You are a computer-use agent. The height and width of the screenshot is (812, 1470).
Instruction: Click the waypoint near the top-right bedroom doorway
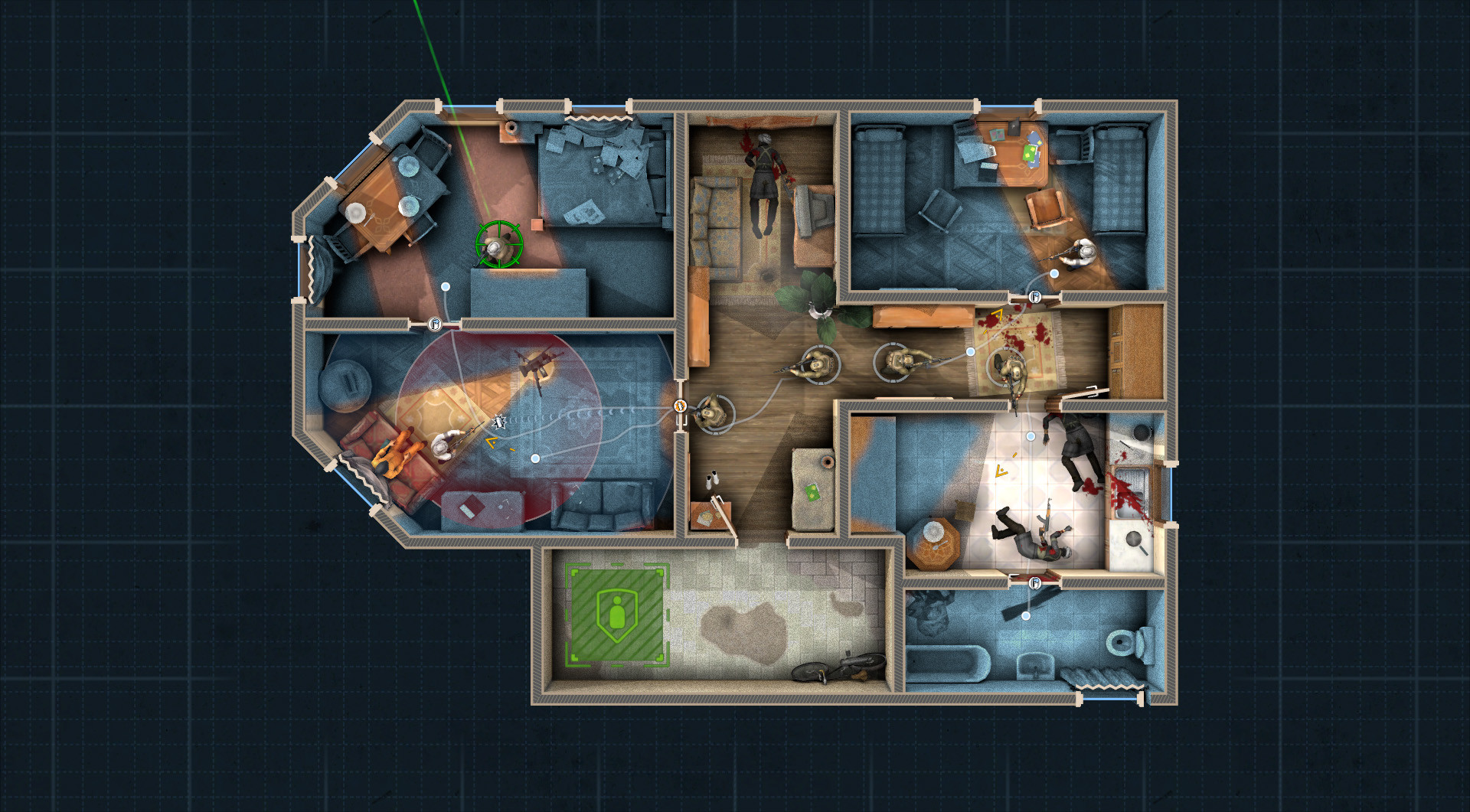click(x=1054, y=272)
